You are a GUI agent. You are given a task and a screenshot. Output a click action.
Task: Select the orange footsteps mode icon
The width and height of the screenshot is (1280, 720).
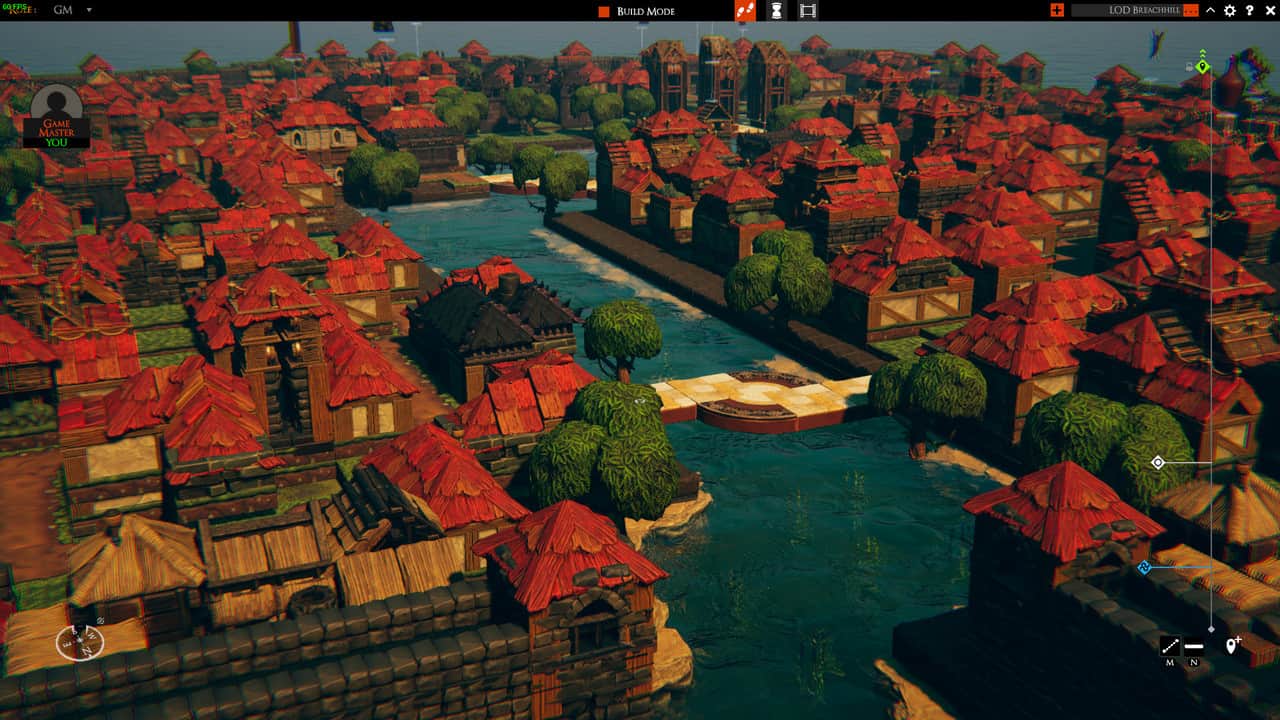point(745,11)
